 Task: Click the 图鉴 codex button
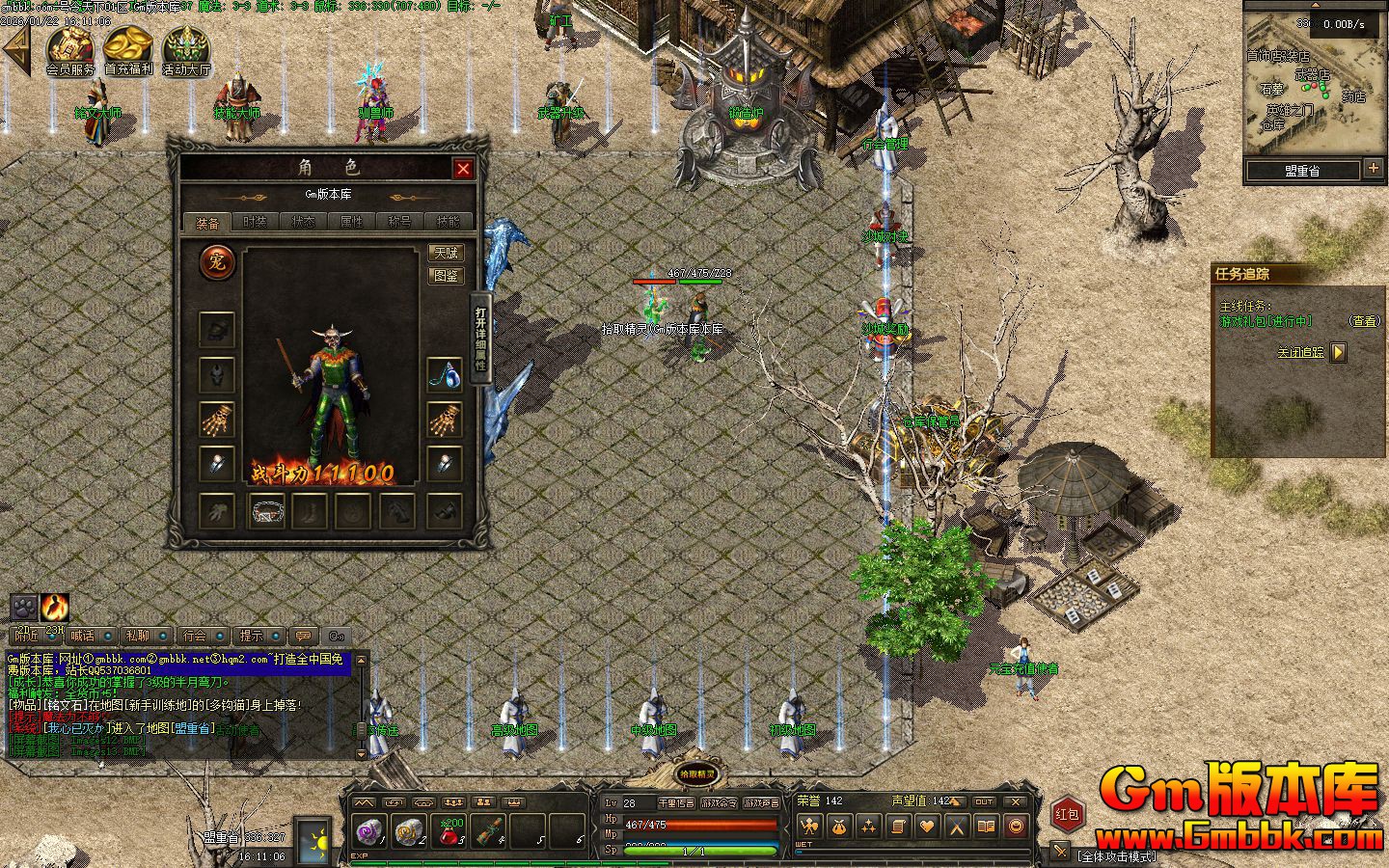click(x=446, y=276)
